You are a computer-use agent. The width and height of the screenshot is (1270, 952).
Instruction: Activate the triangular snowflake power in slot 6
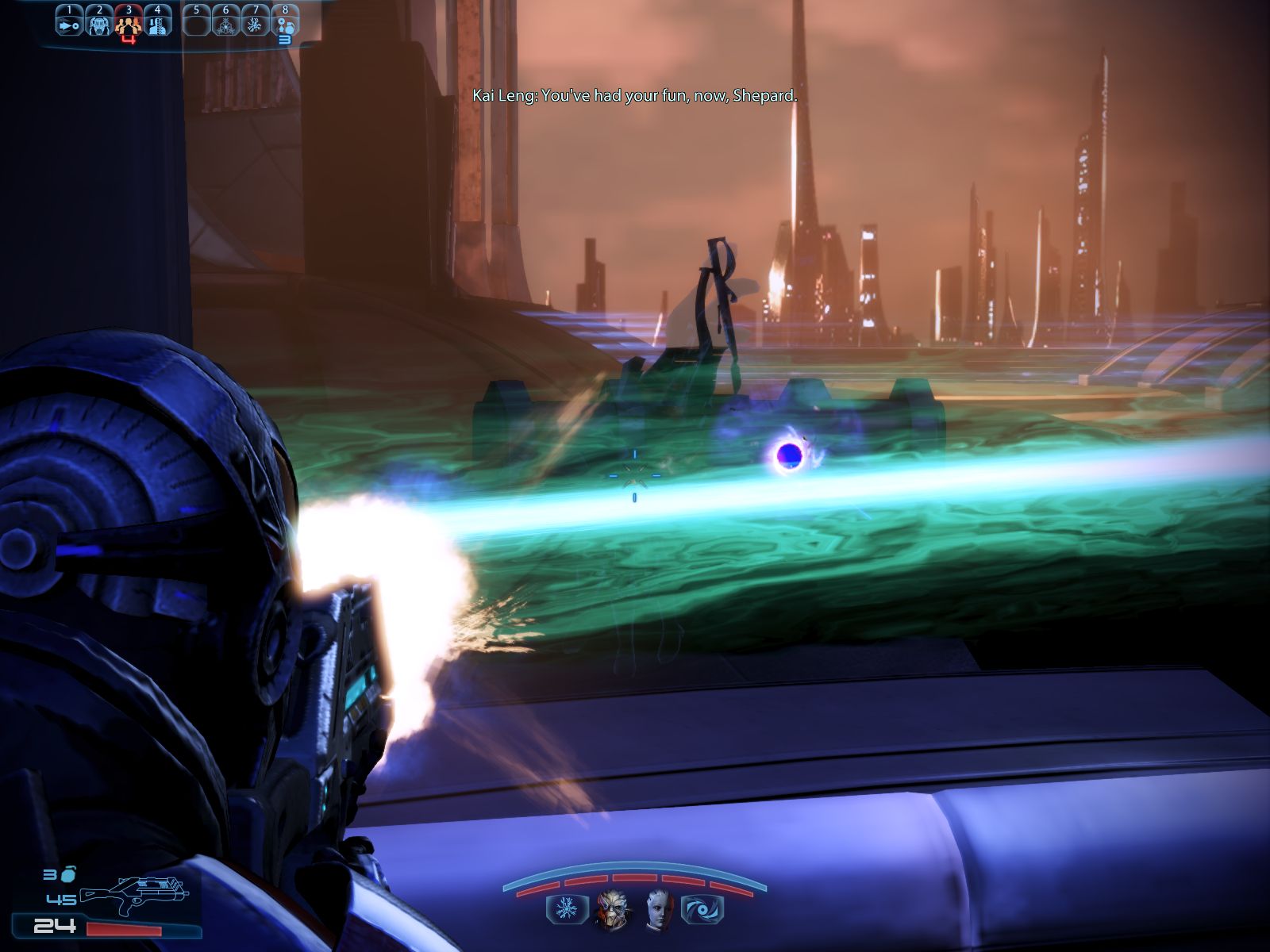tap(226, 25)
